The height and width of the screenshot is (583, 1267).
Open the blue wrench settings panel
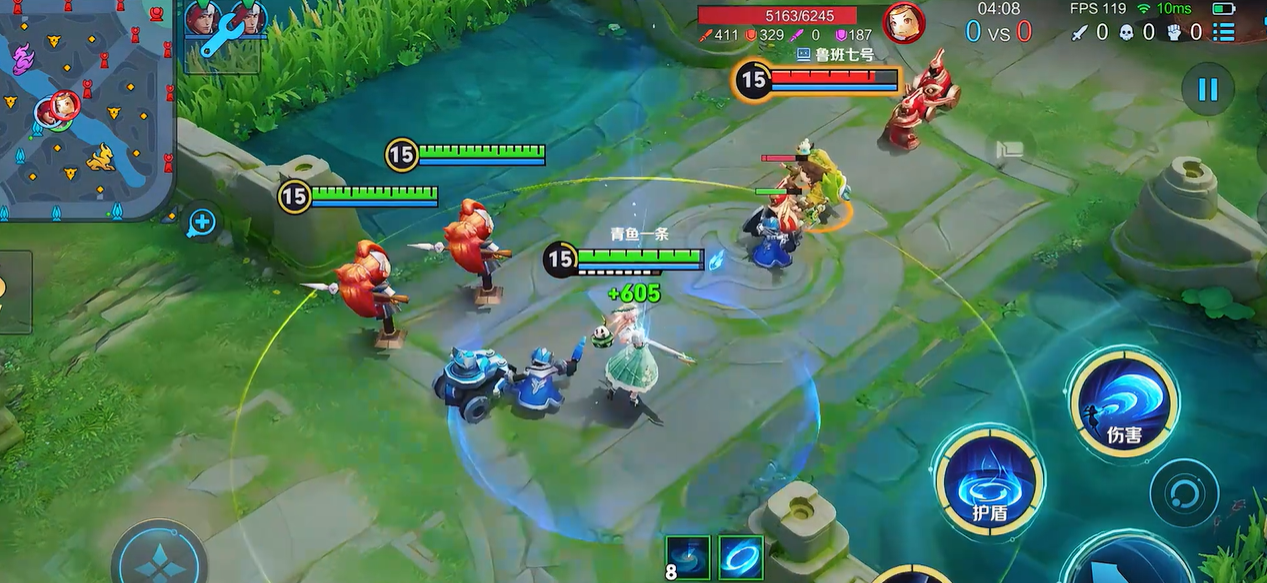coord(221,37)
